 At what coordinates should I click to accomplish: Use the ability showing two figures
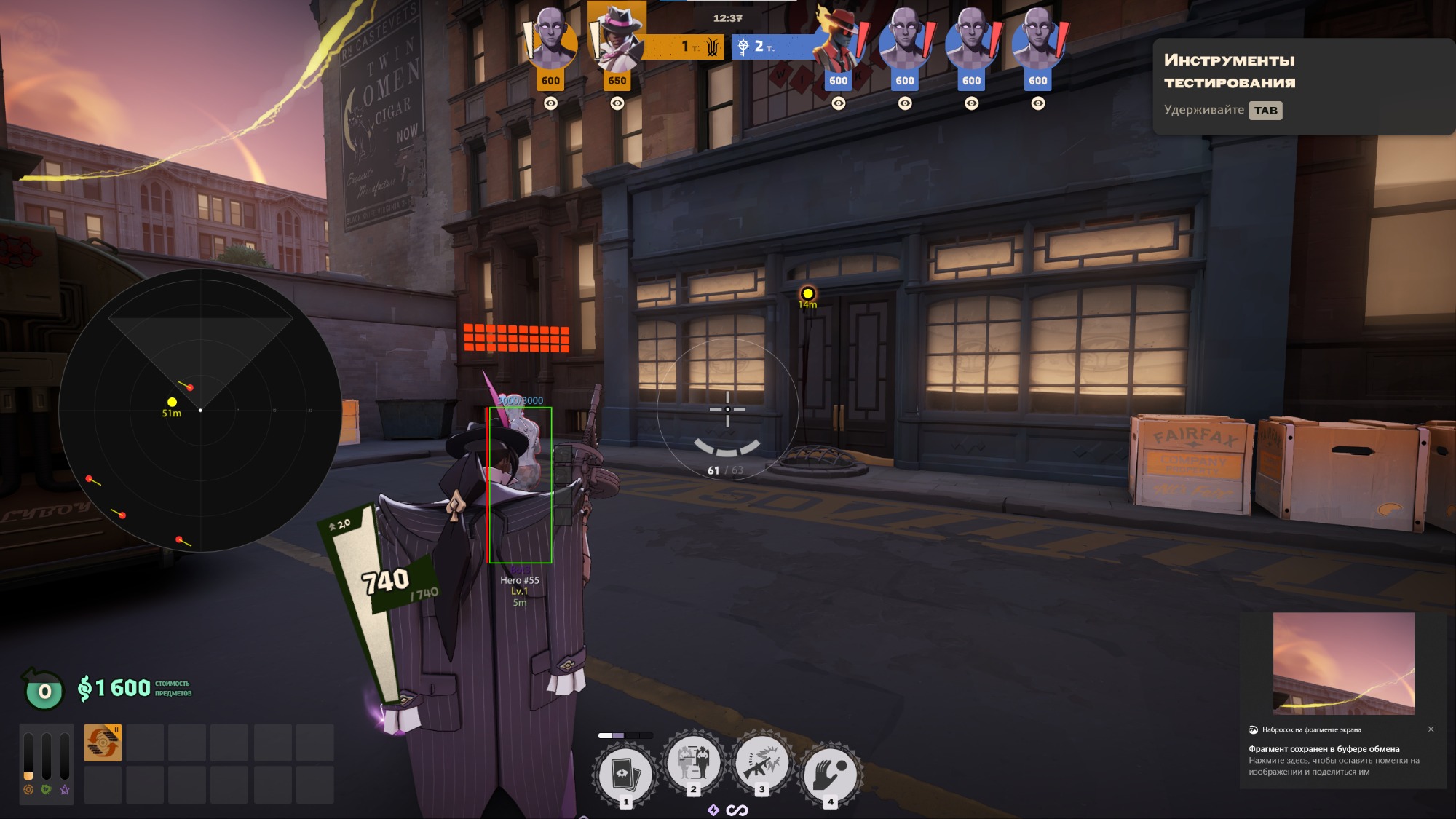[693, 763]
